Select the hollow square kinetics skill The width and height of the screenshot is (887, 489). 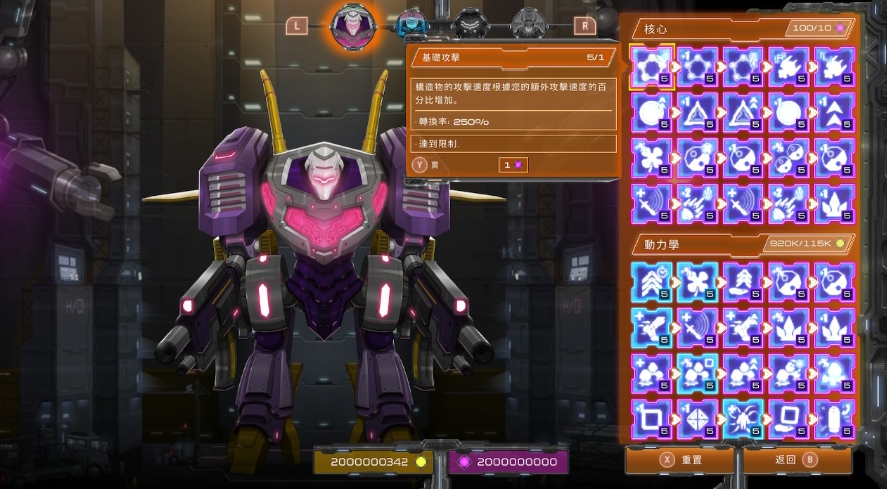651,419
